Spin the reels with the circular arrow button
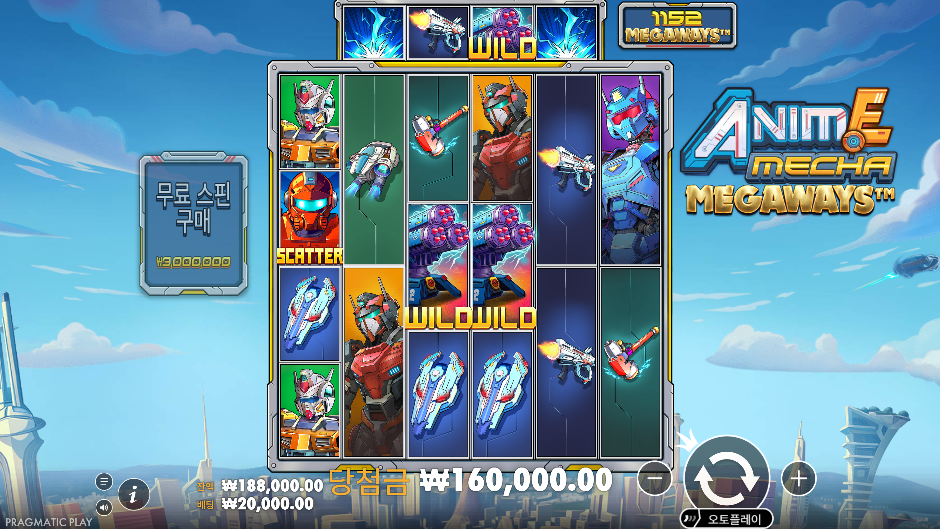940x529 pixels. click(726, 478)
